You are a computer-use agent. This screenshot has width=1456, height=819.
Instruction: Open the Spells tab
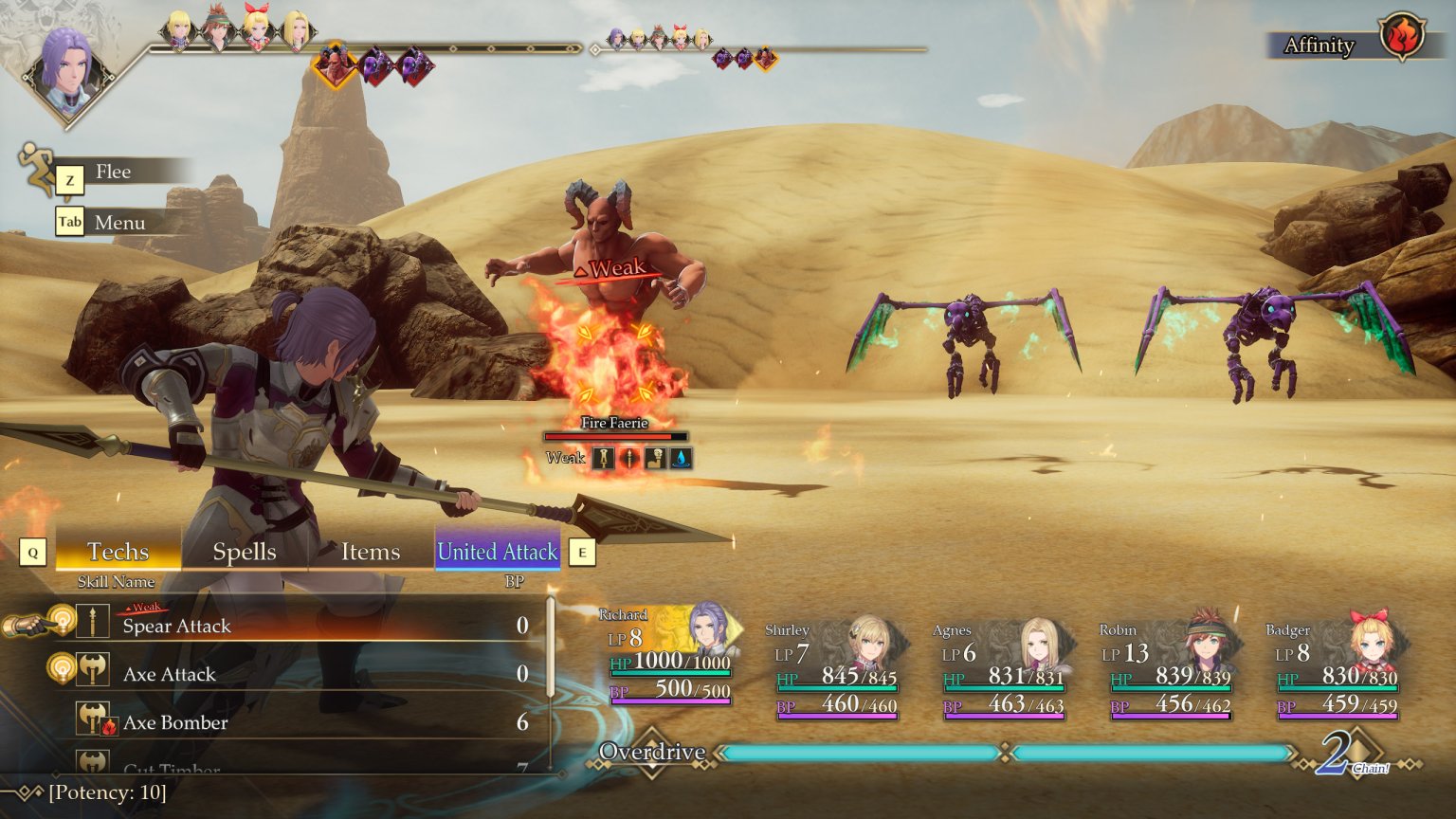pyautogui.click(x=244, y=552)
